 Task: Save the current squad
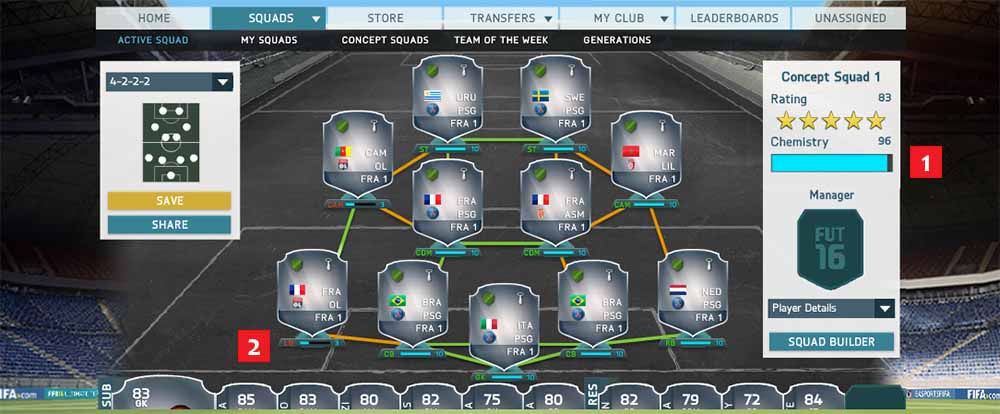(x=169, y=201)
